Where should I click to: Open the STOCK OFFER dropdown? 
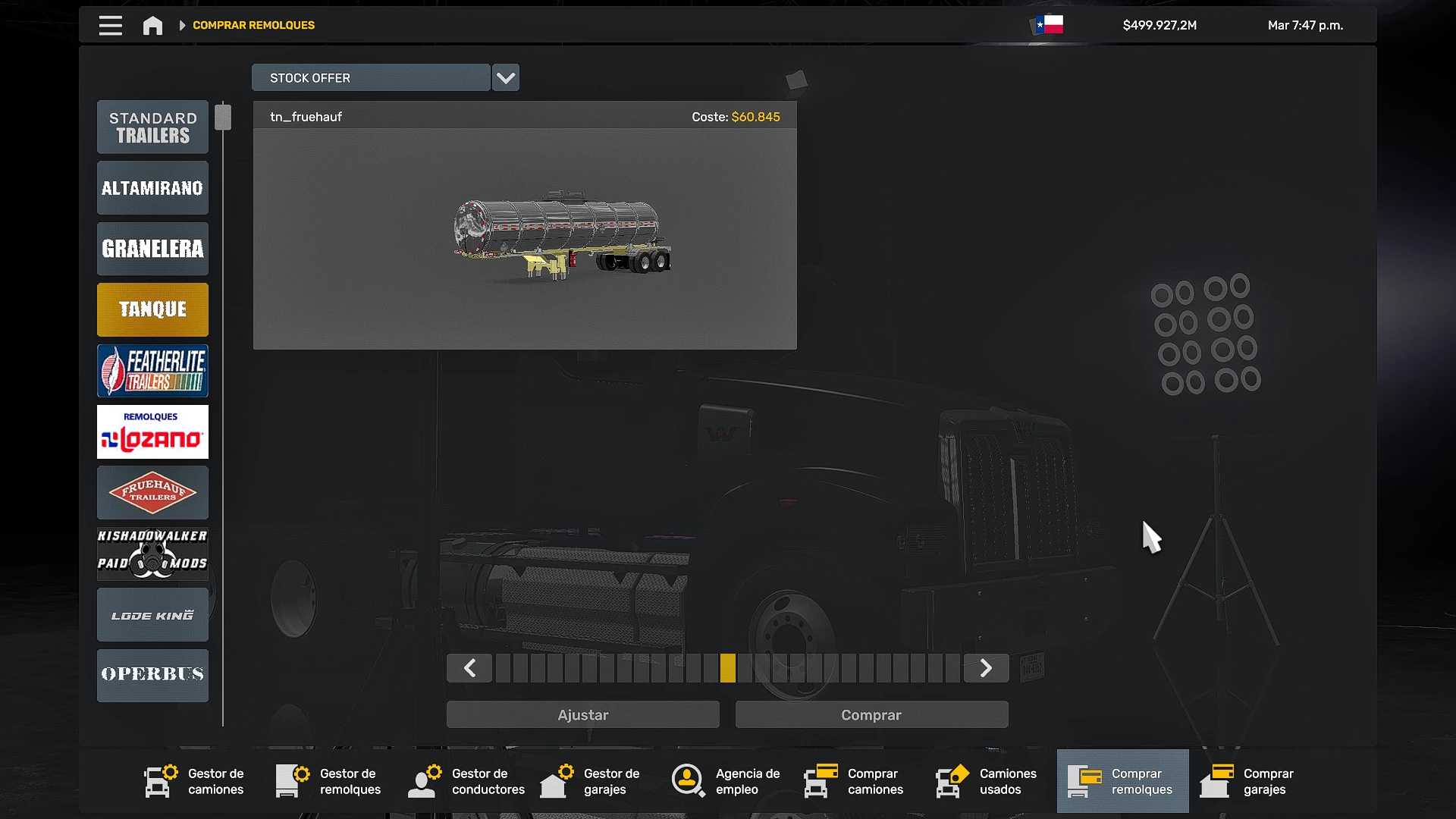point(505,77)
